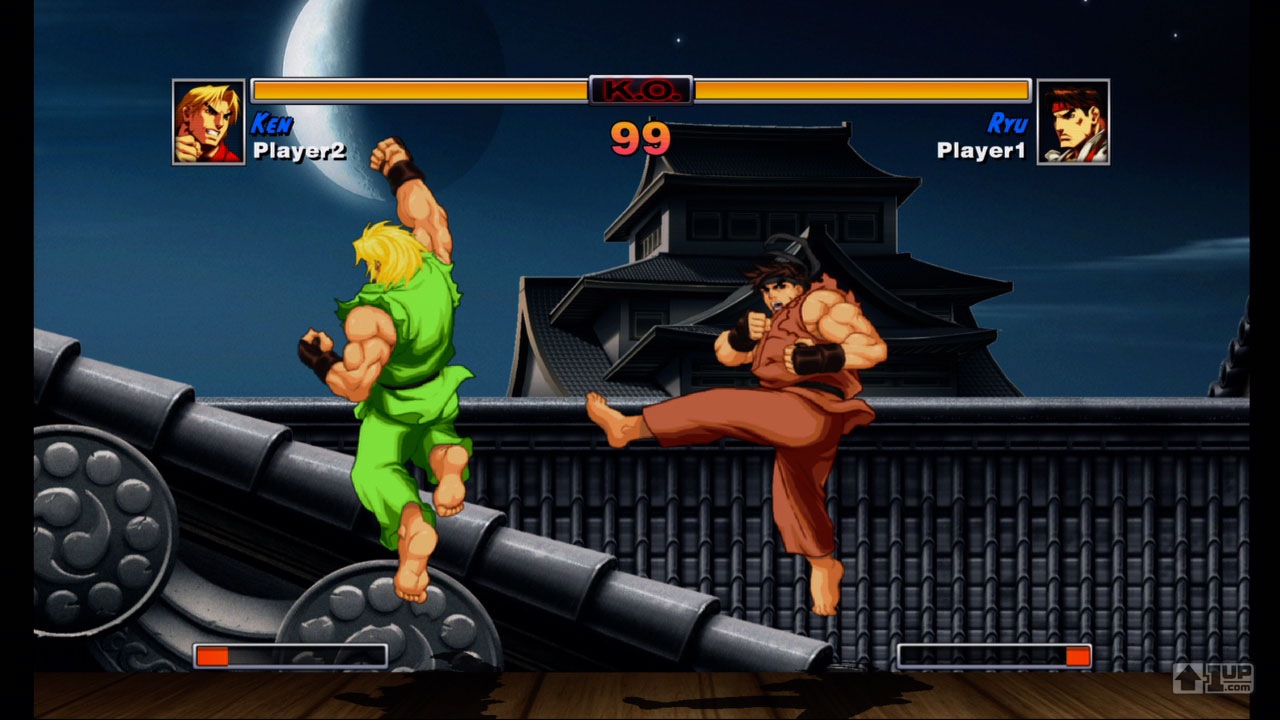Click the Ryu fighter sprite kicking
Screen dimensions: 1280x720
[790, 370]
